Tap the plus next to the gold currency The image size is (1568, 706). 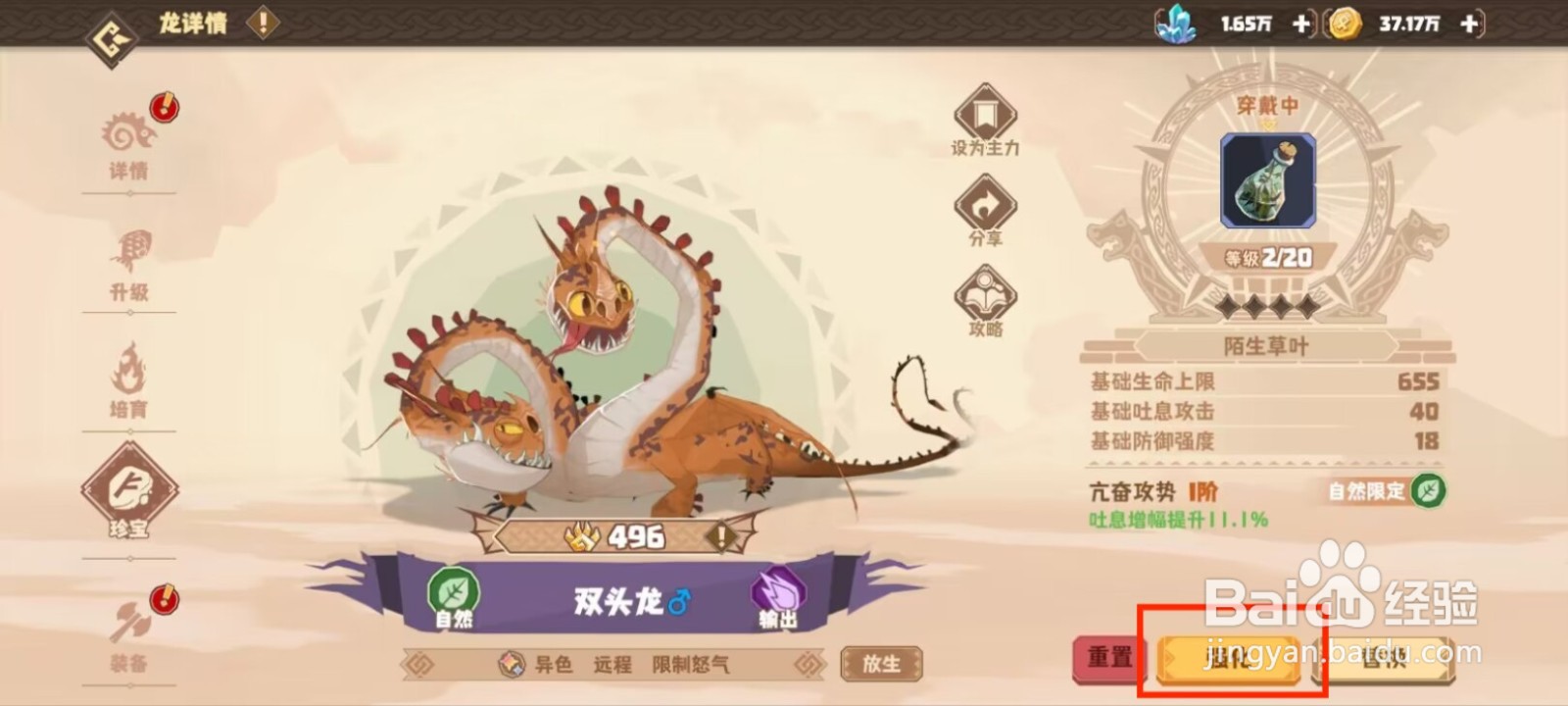tap(1468, 25)
